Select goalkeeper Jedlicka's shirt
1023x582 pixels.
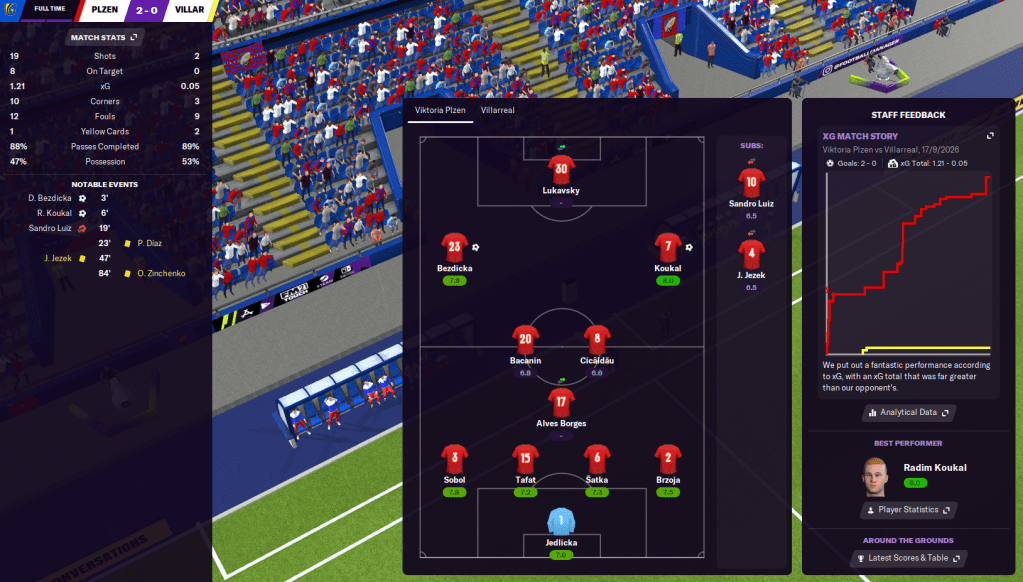(x=561, y=521)
